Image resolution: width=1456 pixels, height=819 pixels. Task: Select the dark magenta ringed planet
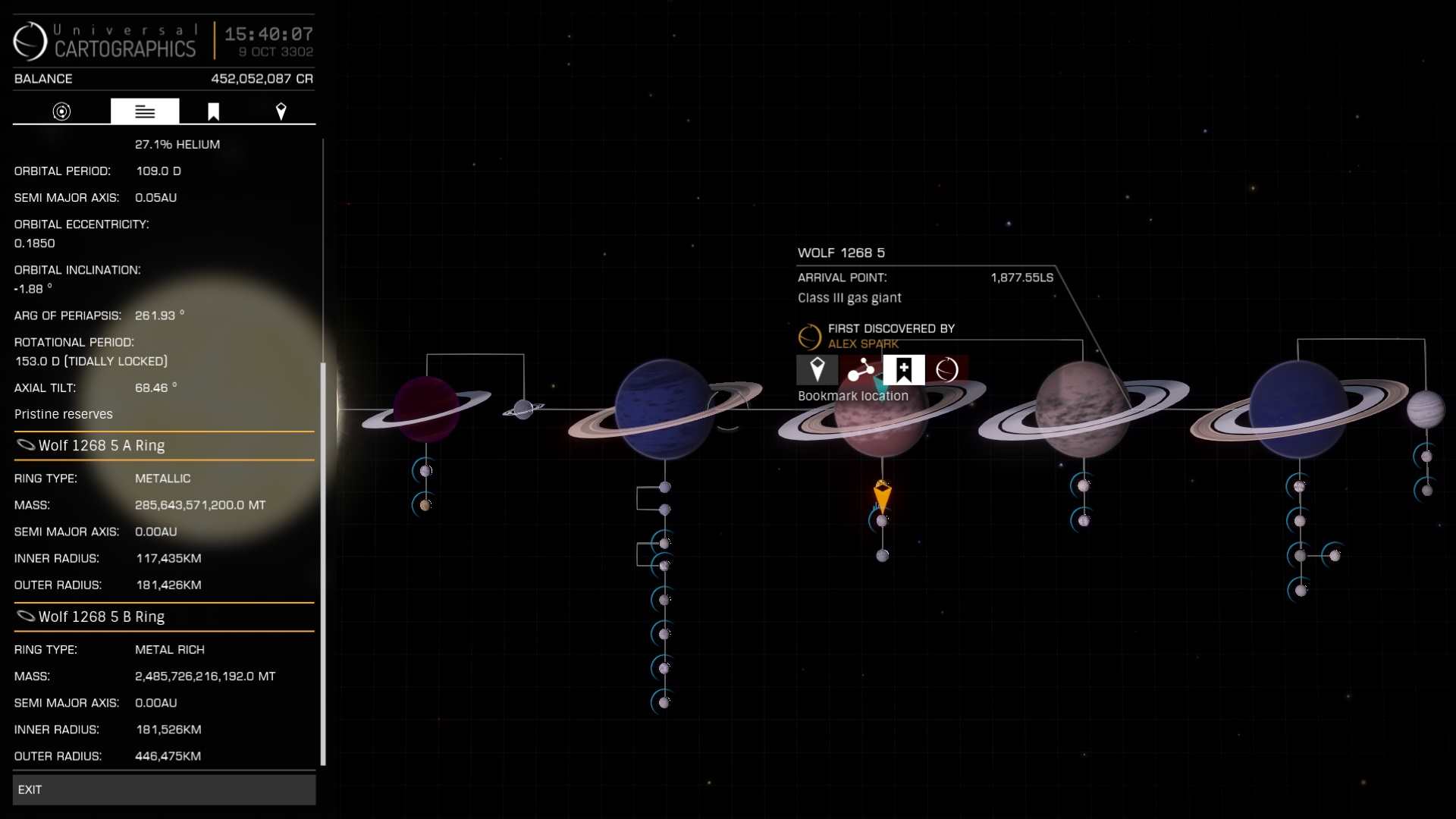click(425, 409)
